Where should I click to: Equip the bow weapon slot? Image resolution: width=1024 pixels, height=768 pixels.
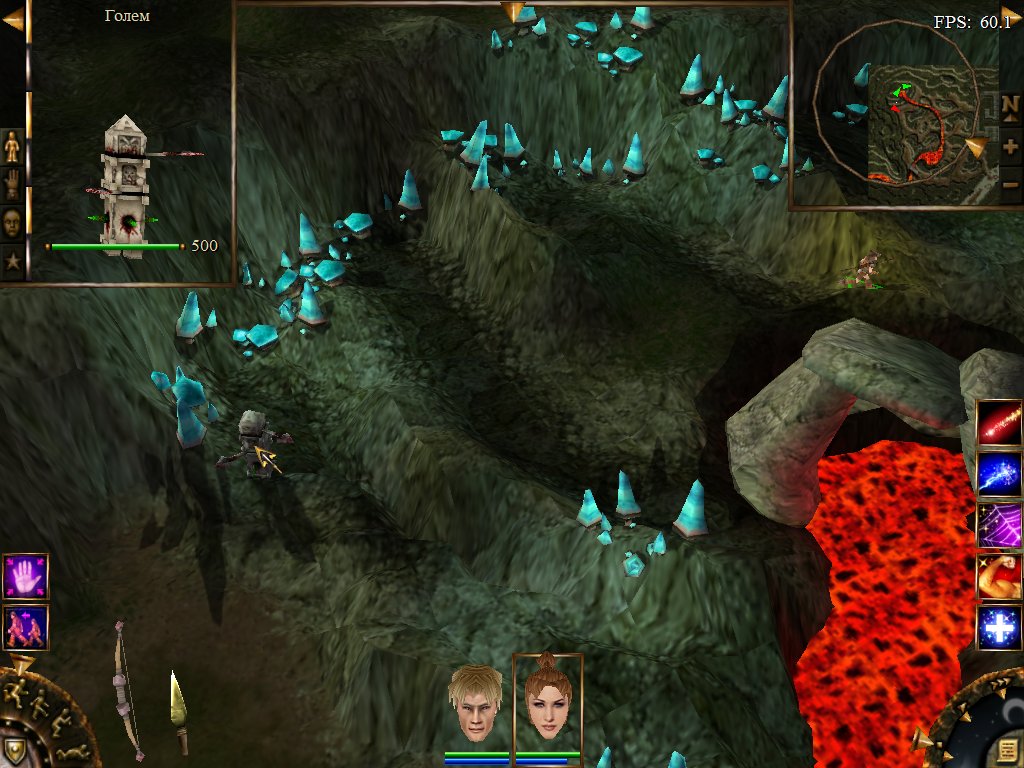(x=126, y=690)
